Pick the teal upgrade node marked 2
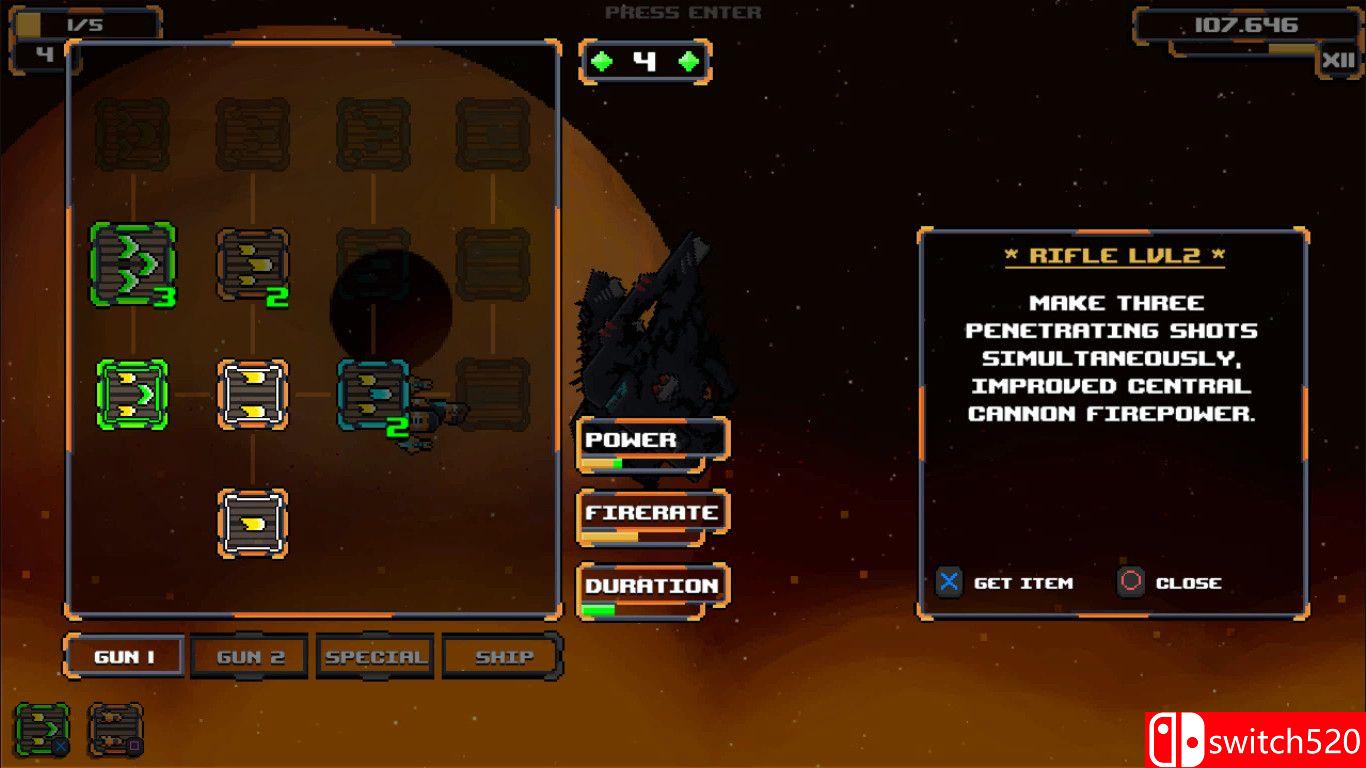Screen dimensions: 1366x768 tap(373, 396)
